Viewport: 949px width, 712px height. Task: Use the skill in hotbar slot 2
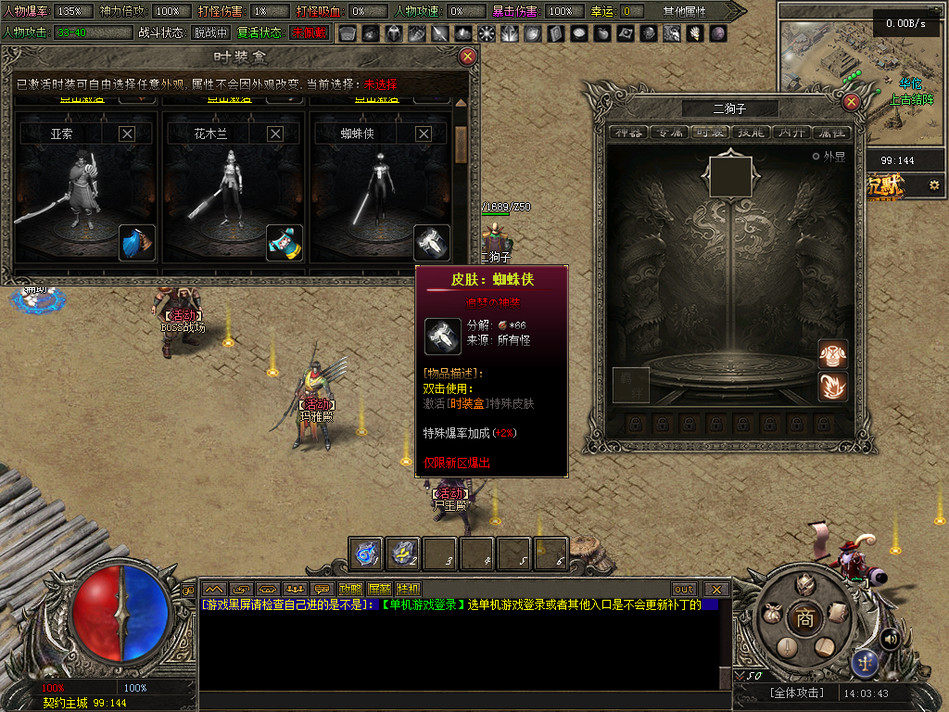(404, 552)
